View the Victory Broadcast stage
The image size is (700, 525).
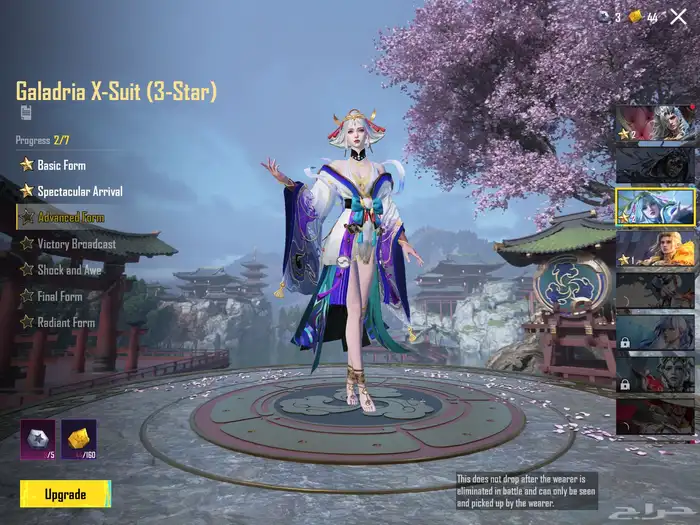pos(76,243)
